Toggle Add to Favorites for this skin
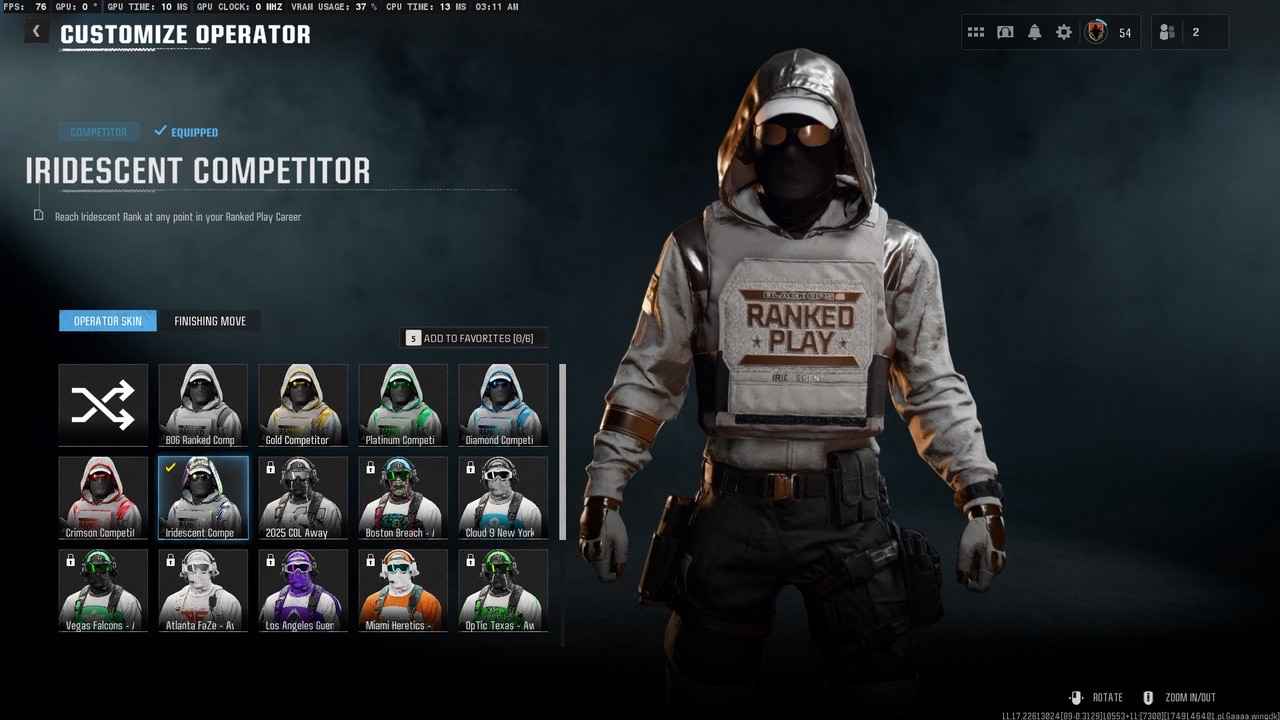The height and width of the screenshot is (720, 1280). click(x=475, y=338)
